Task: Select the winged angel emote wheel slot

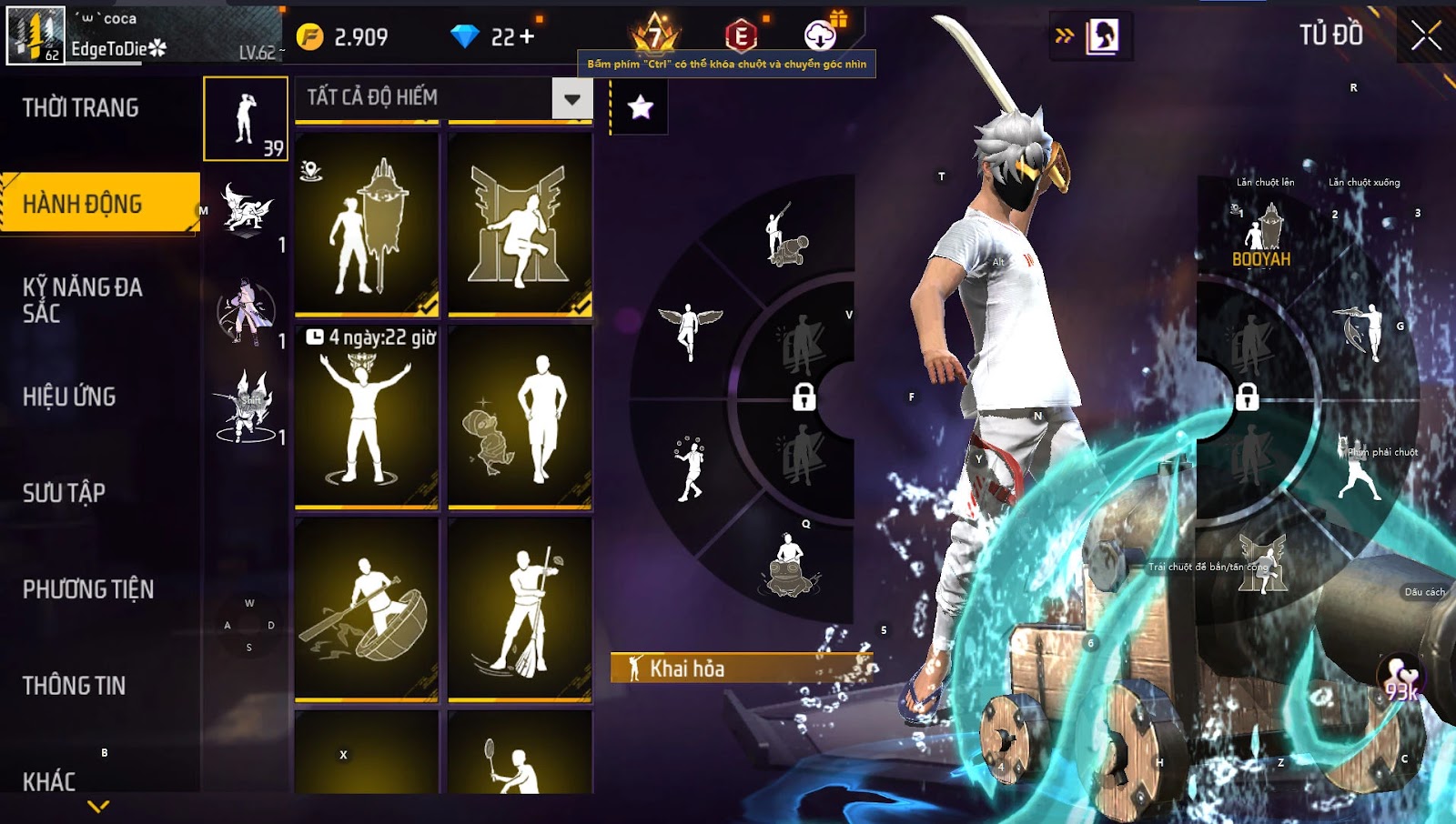Action: (x=689, y=329)
